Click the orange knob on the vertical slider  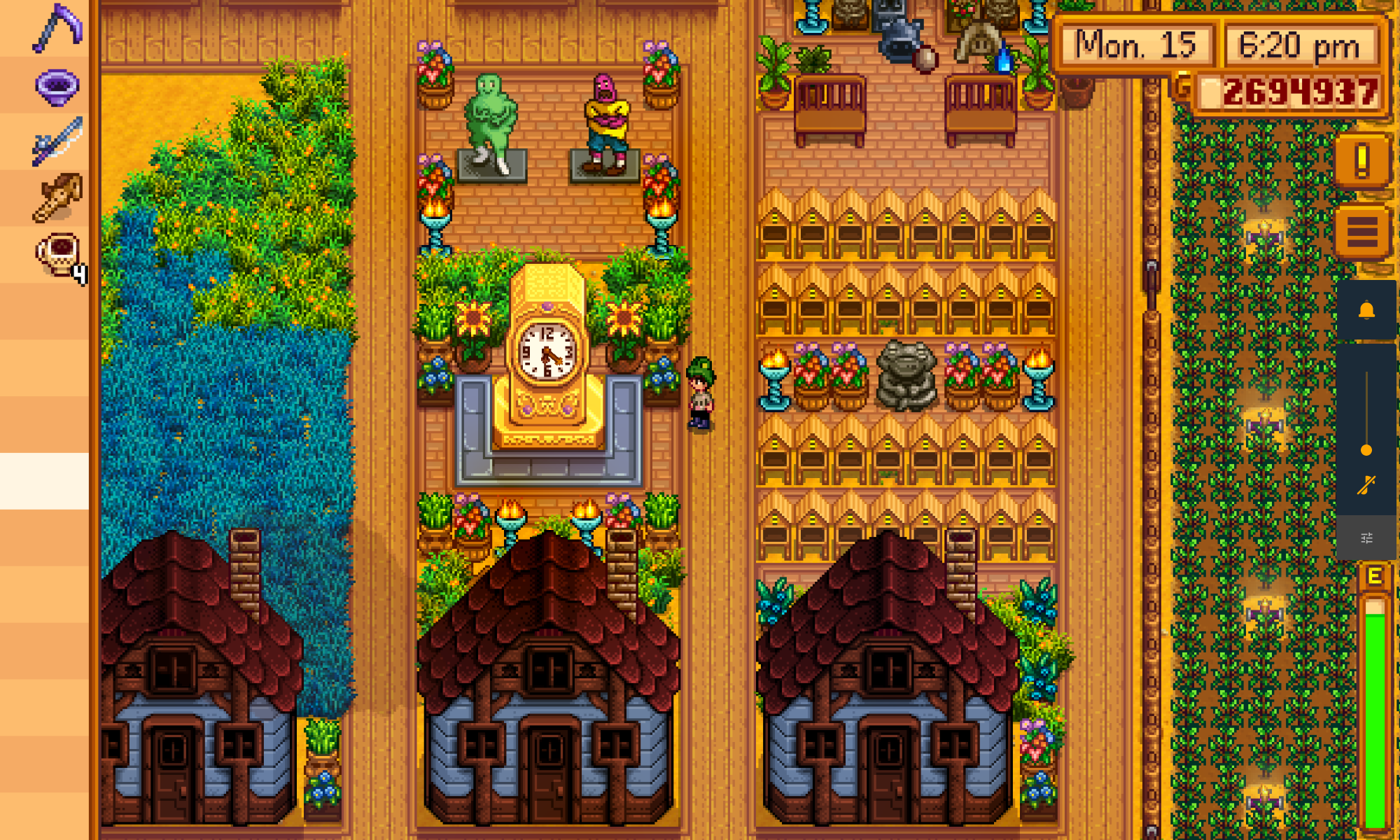pyautogui.click(x=1366, y=450)
